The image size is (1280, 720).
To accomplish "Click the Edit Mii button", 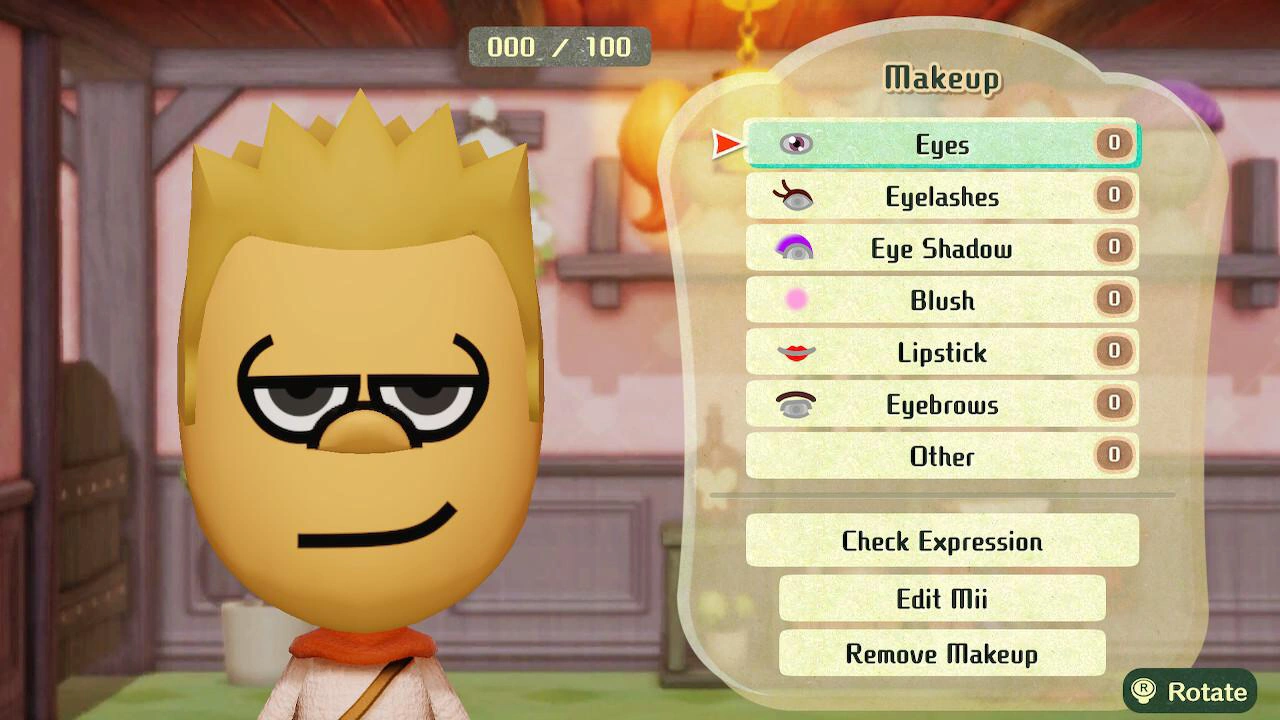I will 940,598.
